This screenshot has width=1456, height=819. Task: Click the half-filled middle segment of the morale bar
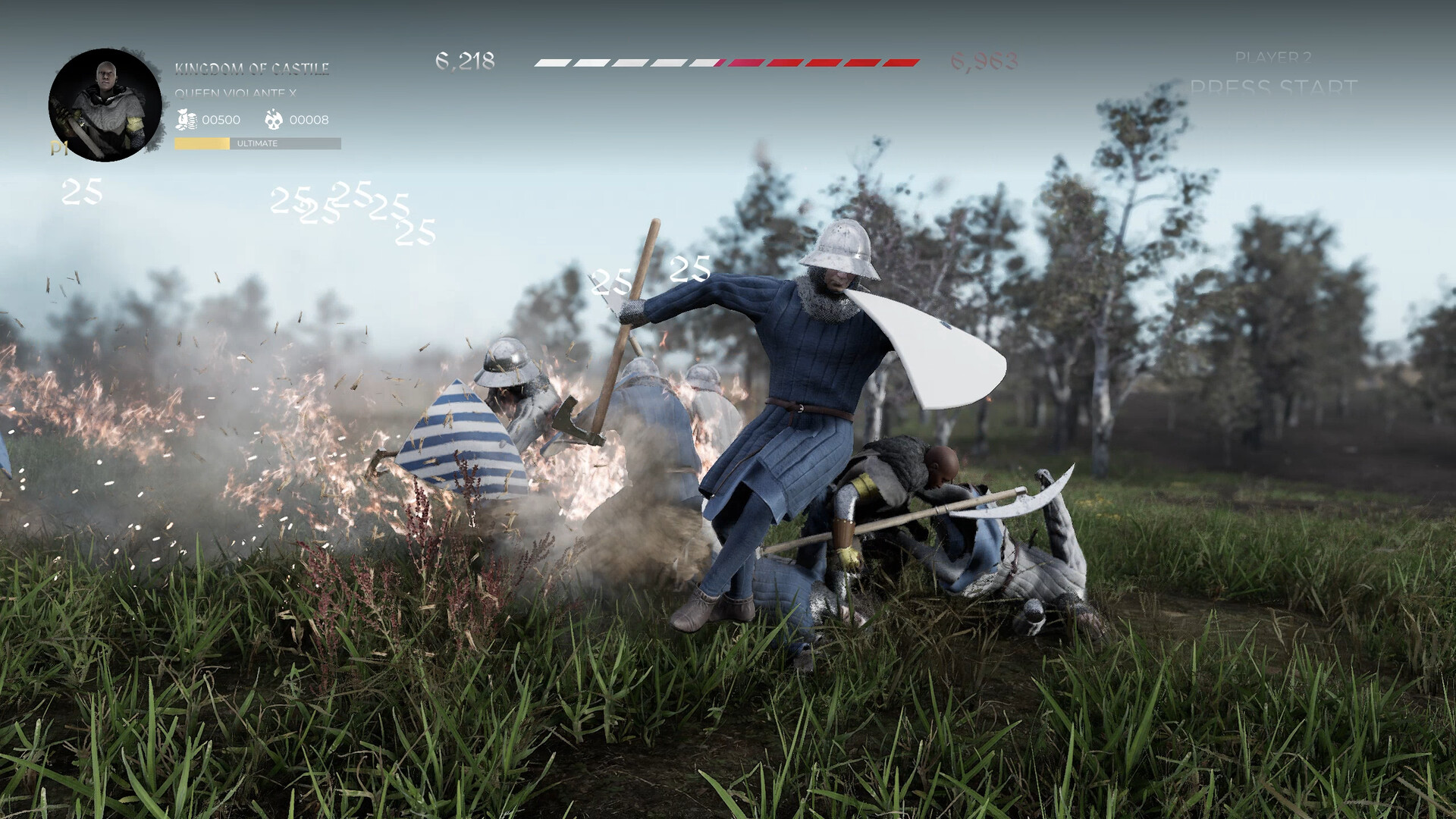[707, 63]
